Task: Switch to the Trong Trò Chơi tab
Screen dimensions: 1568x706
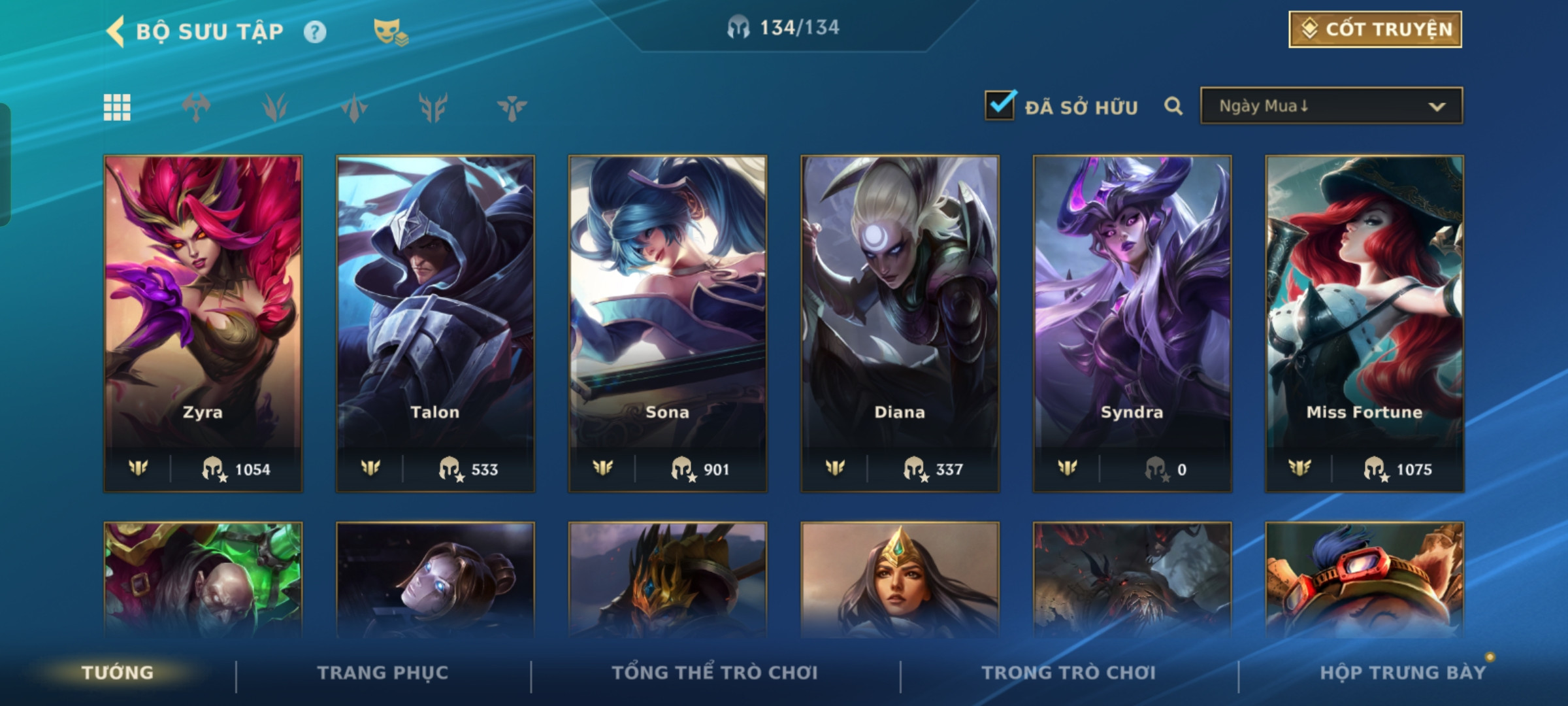Action: [x=1068, y=673]
